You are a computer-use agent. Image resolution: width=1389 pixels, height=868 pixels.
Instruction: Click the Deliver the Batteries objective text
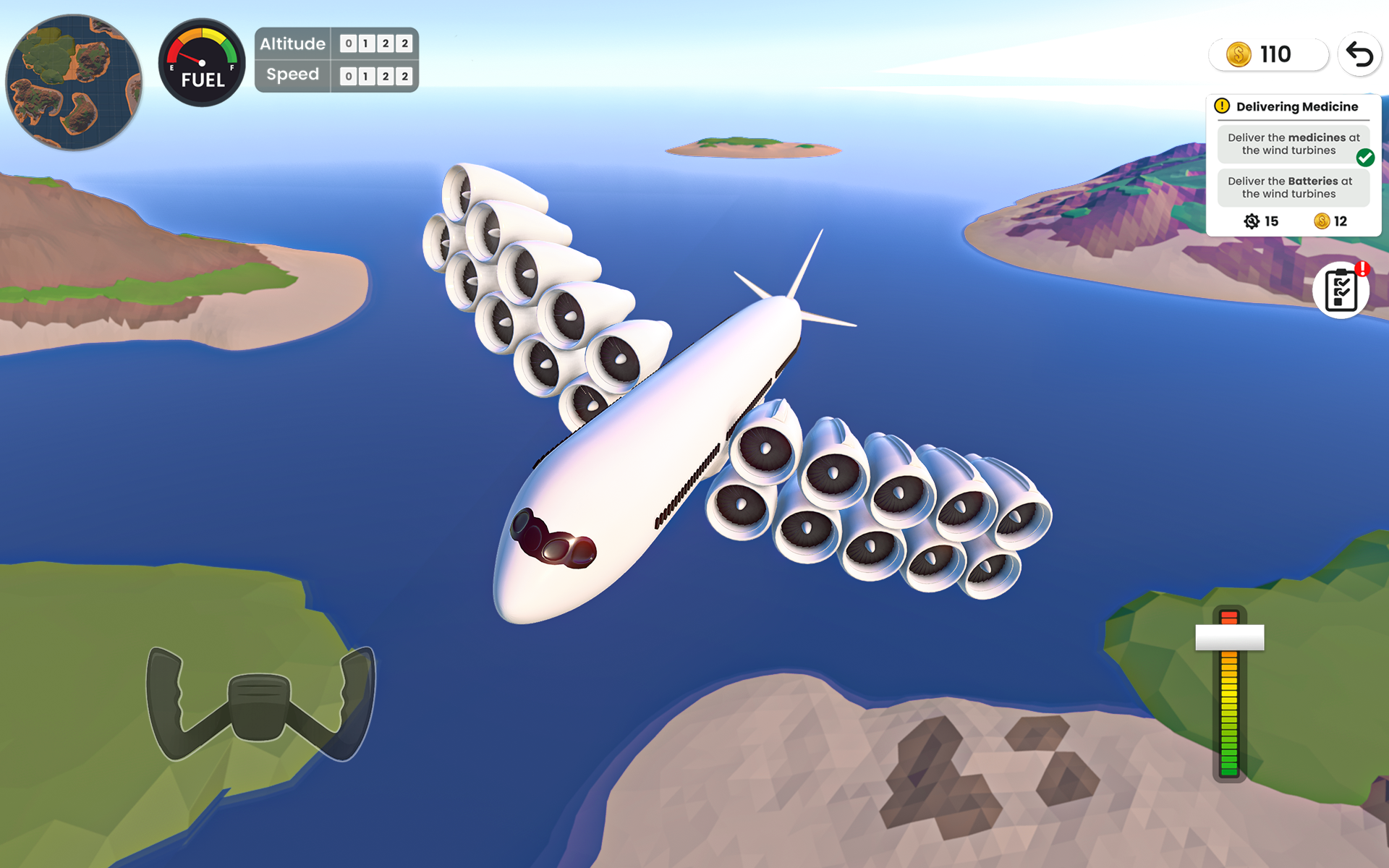click(1294, 187)
